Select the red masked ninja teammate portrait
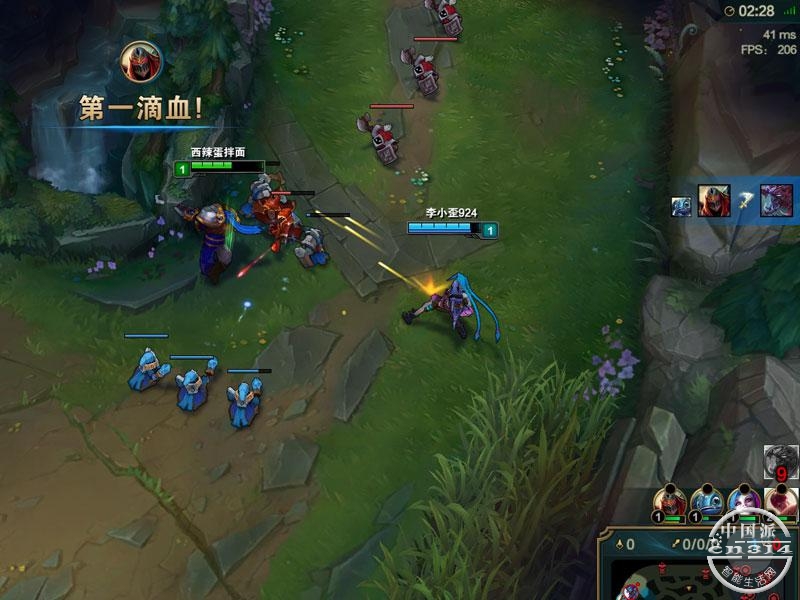 (668, 498)
